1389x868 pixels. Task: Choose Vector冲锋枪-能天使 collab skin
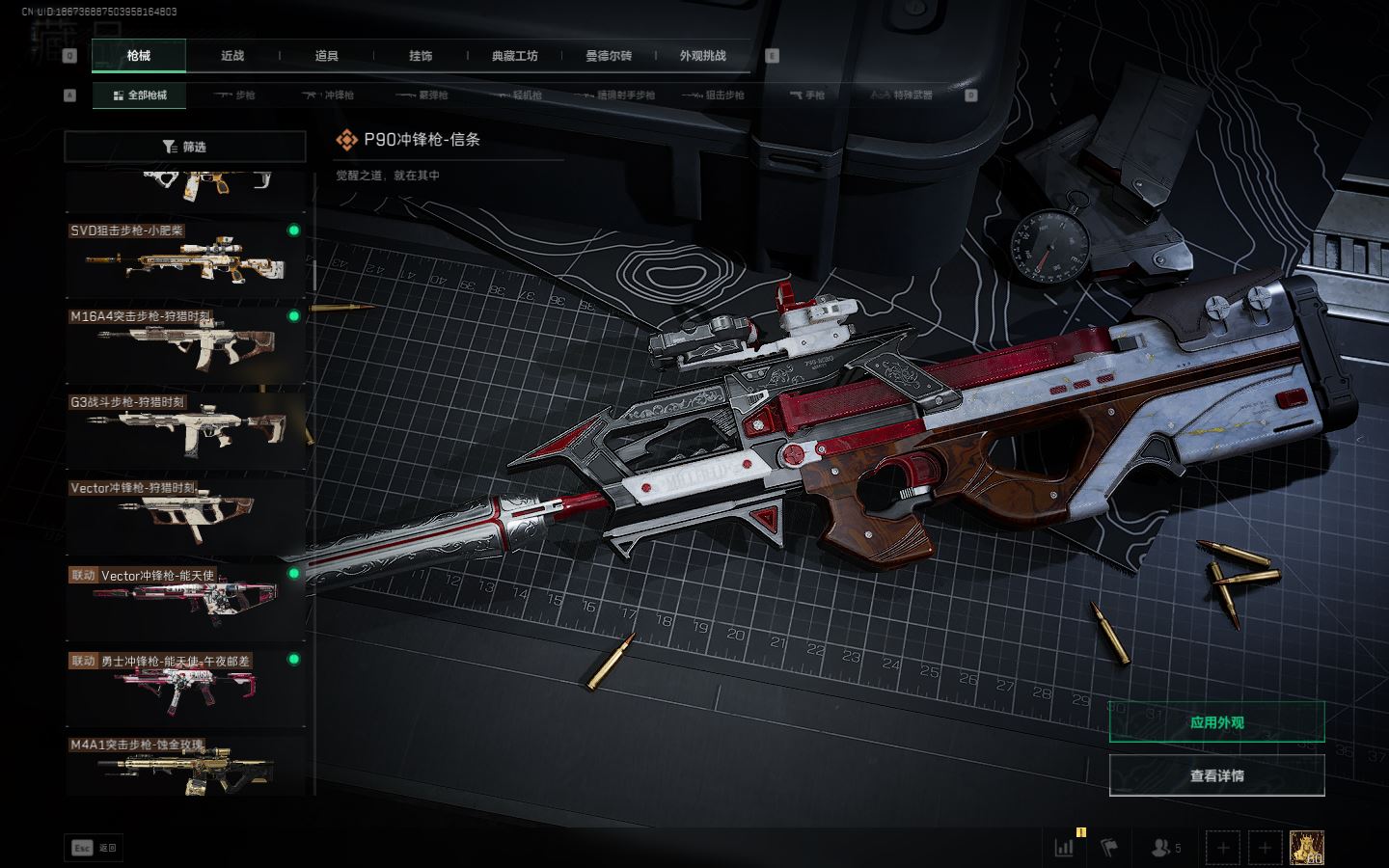[184, 601]
